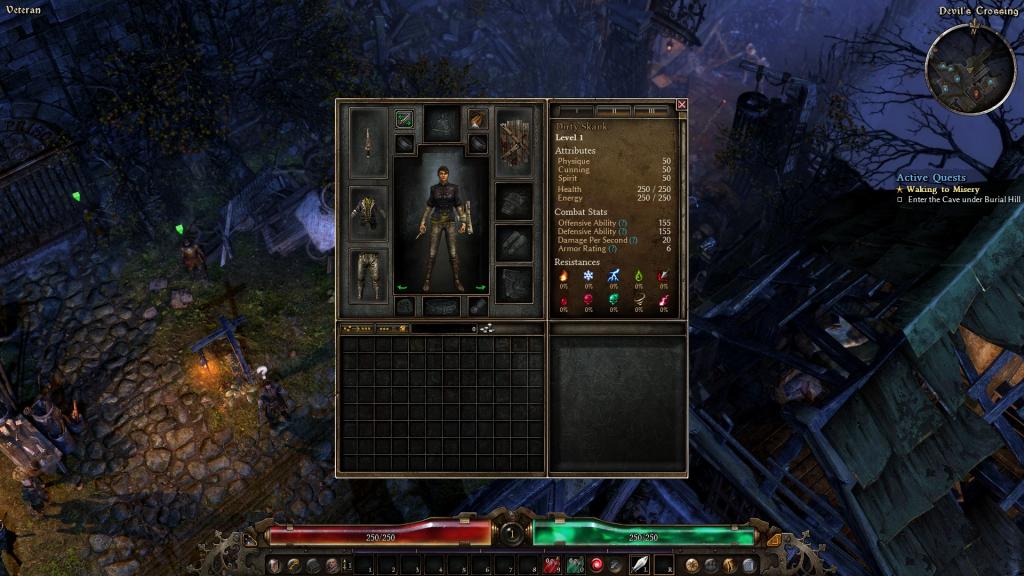The width and height of the screenshot is (1024, 576).
Task: Use the red health potion hotbar slot
Action: tap(551, 566)
